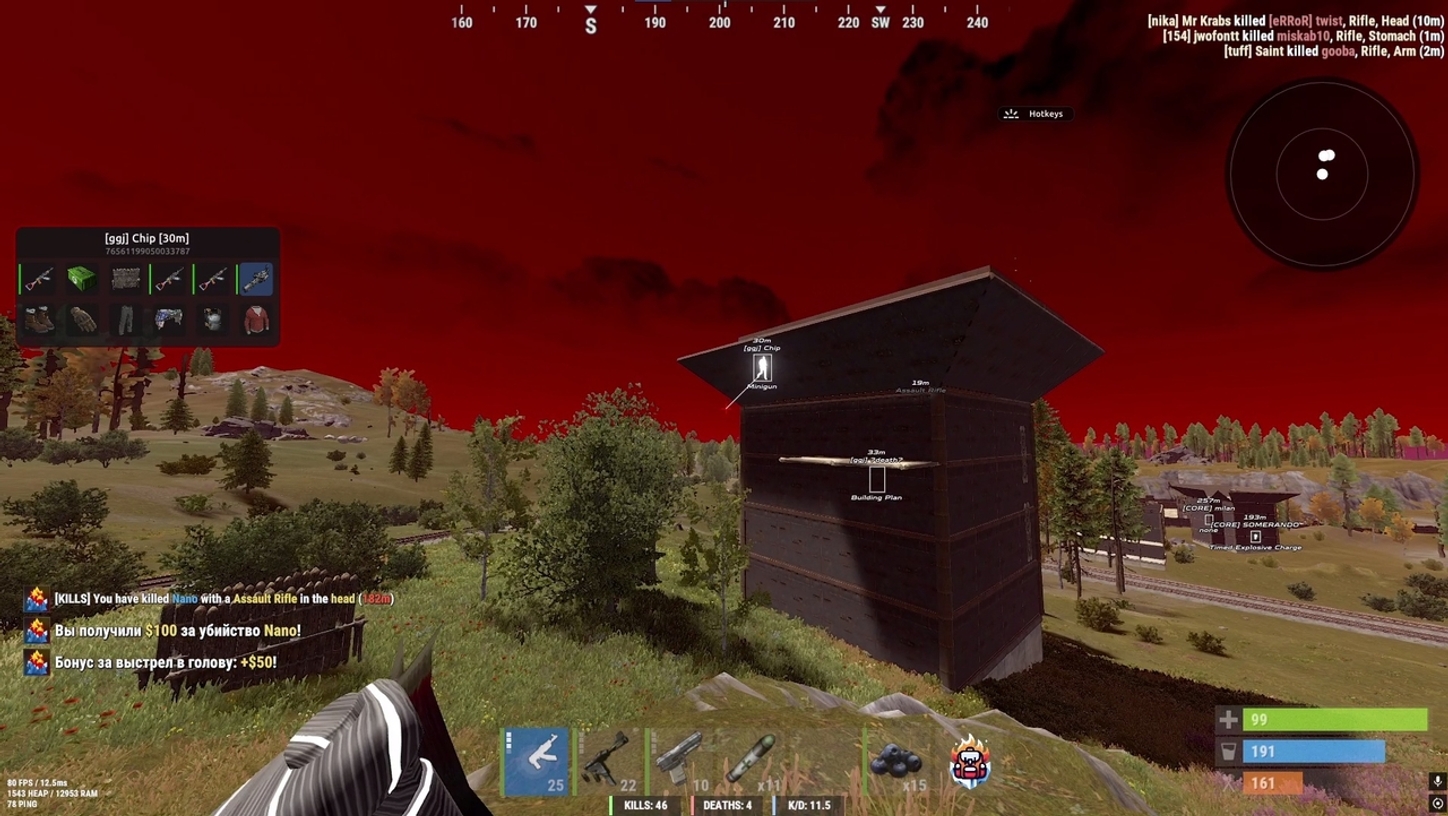Select the SMG in the second hotbar slot
Image resolution: width=1448 pixels, height=816 pixels.
610,760
